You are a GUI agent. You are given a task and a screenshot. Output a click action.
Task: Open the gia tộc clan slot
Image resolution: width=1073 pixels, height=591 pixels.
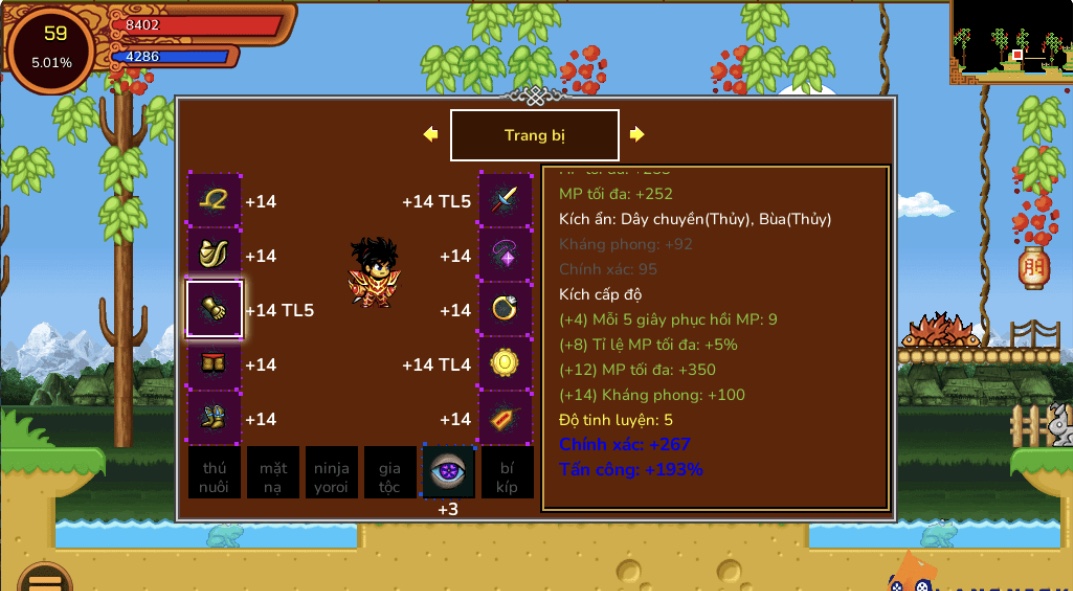[389, 472]
